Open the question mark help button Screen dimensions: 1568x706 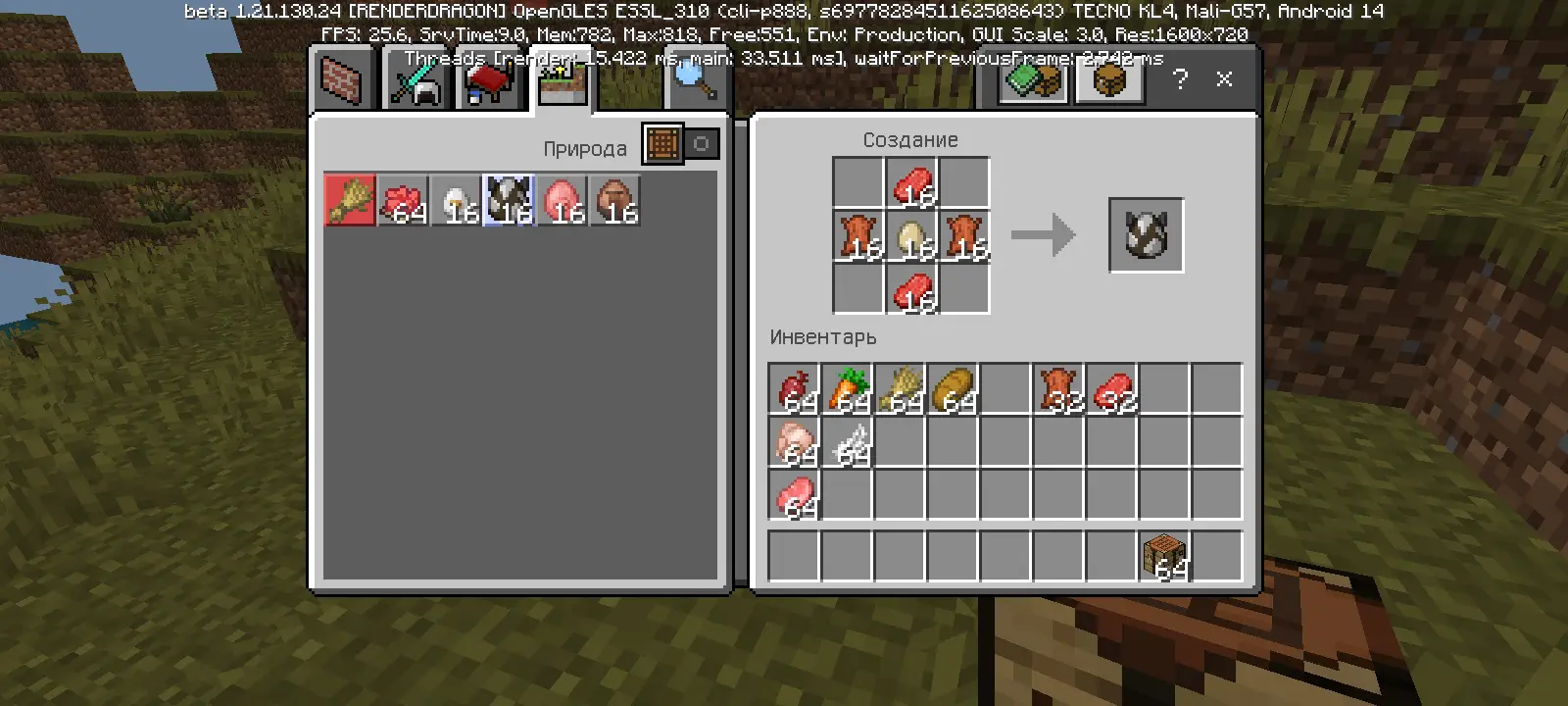(1180, 79)
